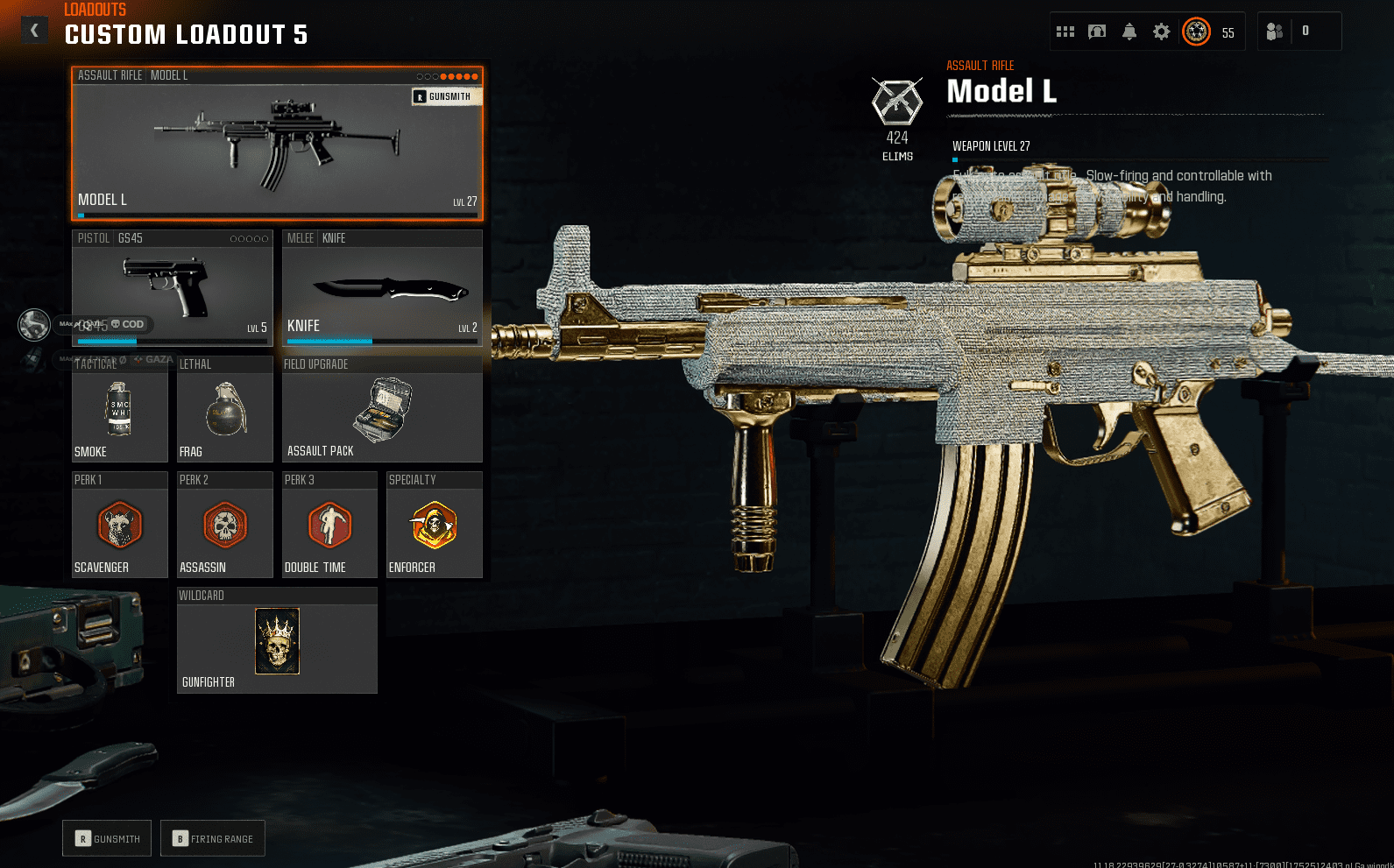Enter the Firing Range

[x=212, y=838]
